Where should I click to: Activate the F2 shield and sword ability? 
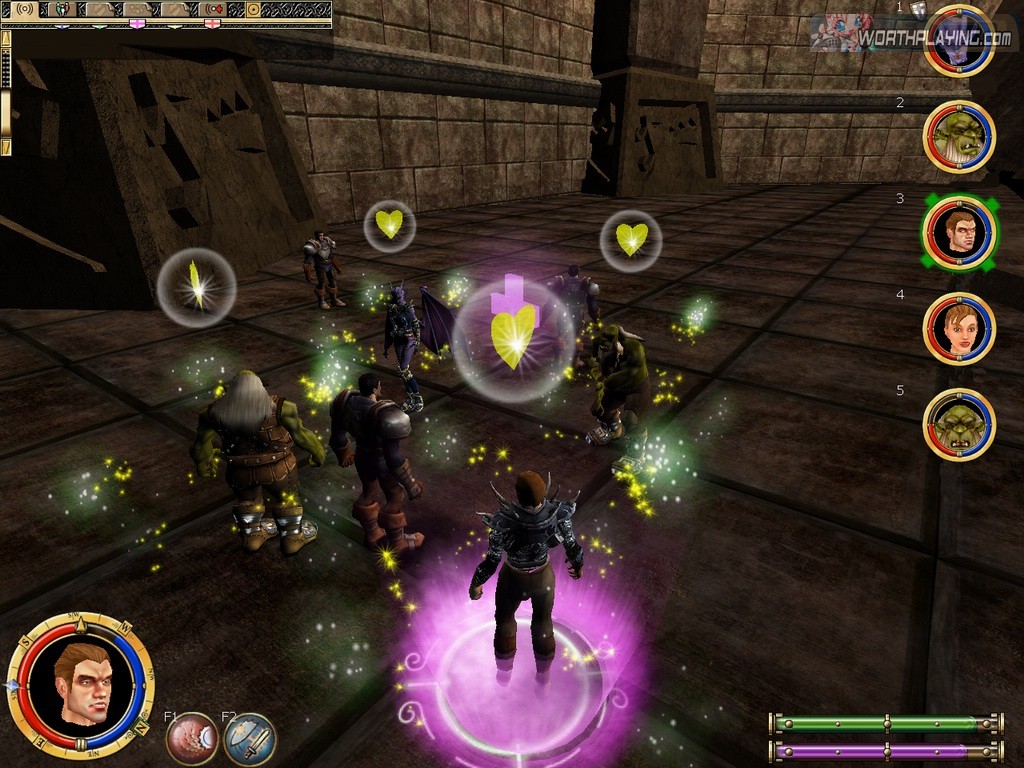point(249,739)
